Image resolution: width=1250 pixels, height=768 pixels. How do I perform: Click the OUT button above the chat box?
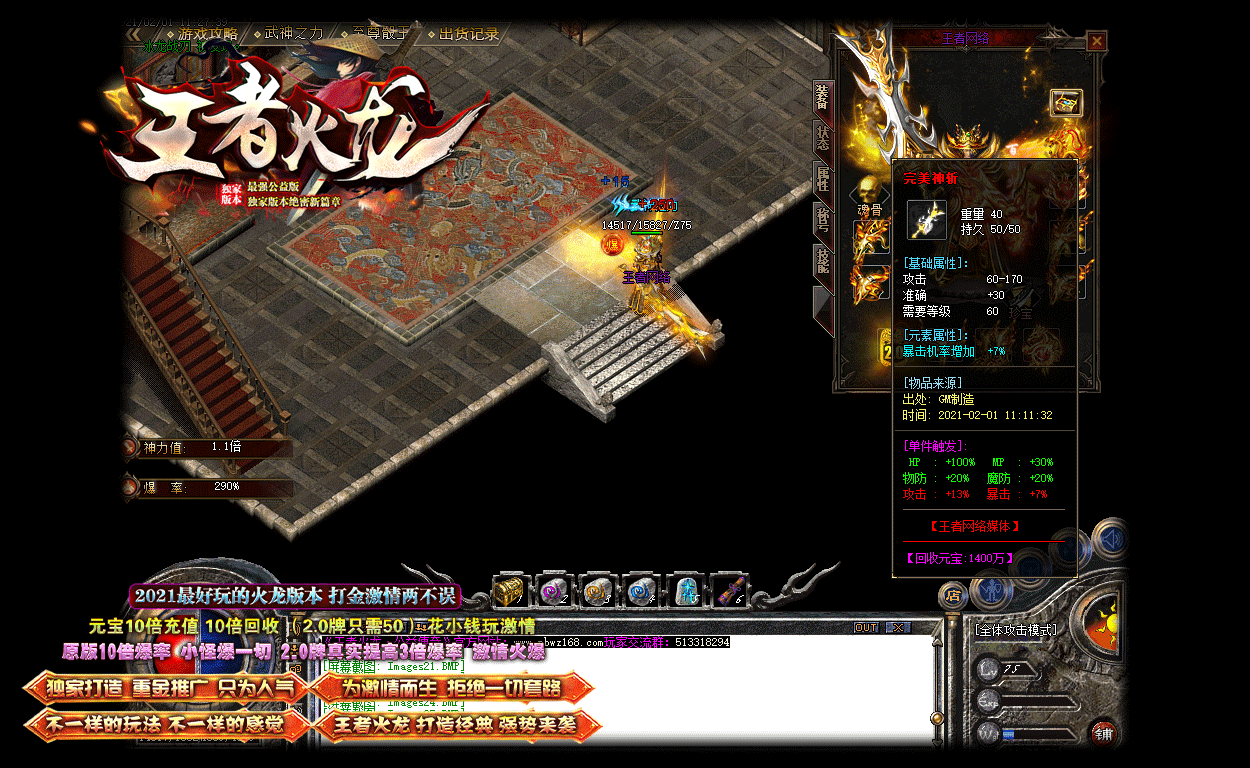[866, 628]
